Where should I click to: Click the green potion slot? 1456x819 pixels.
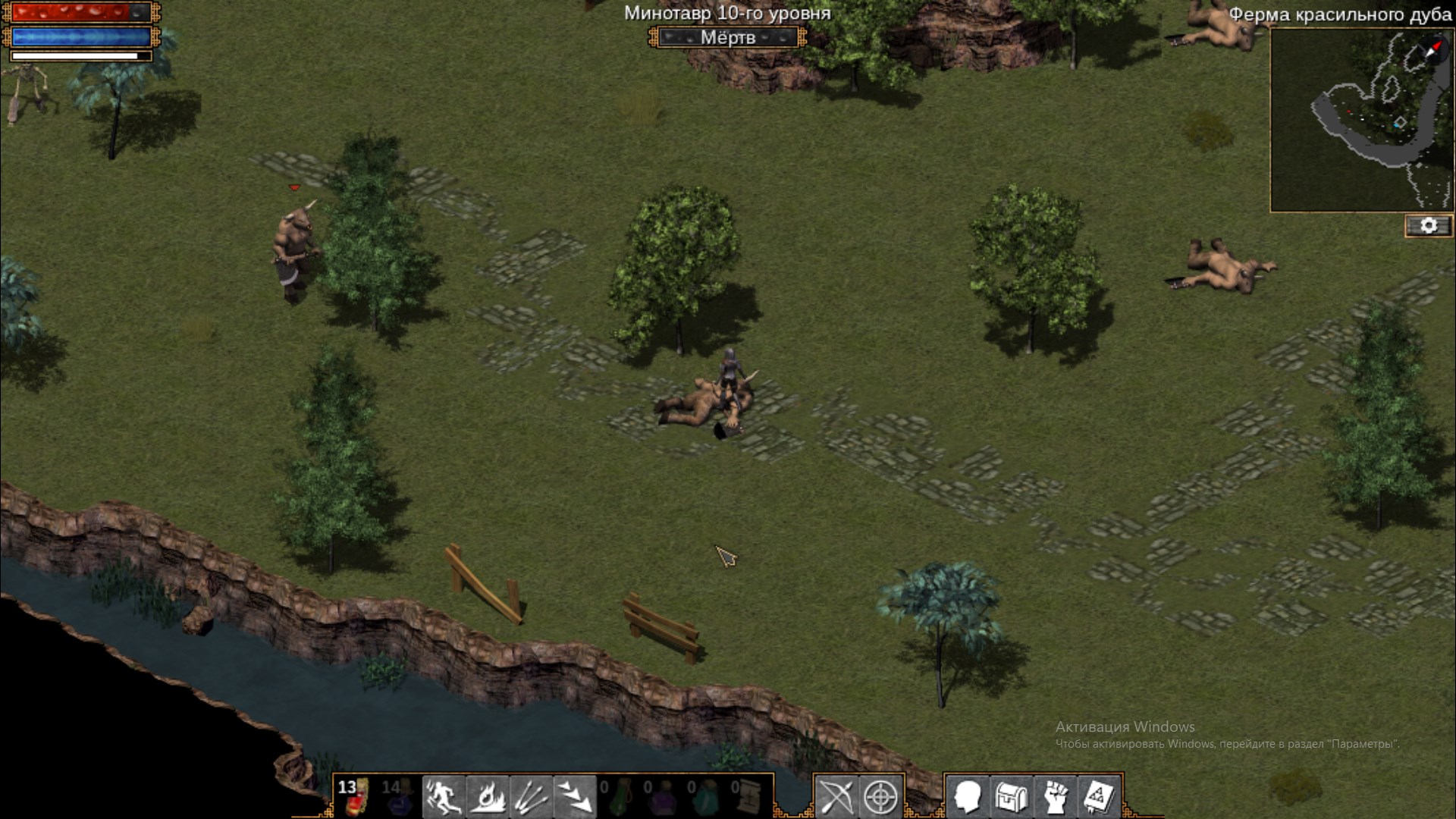click(618, 796)
